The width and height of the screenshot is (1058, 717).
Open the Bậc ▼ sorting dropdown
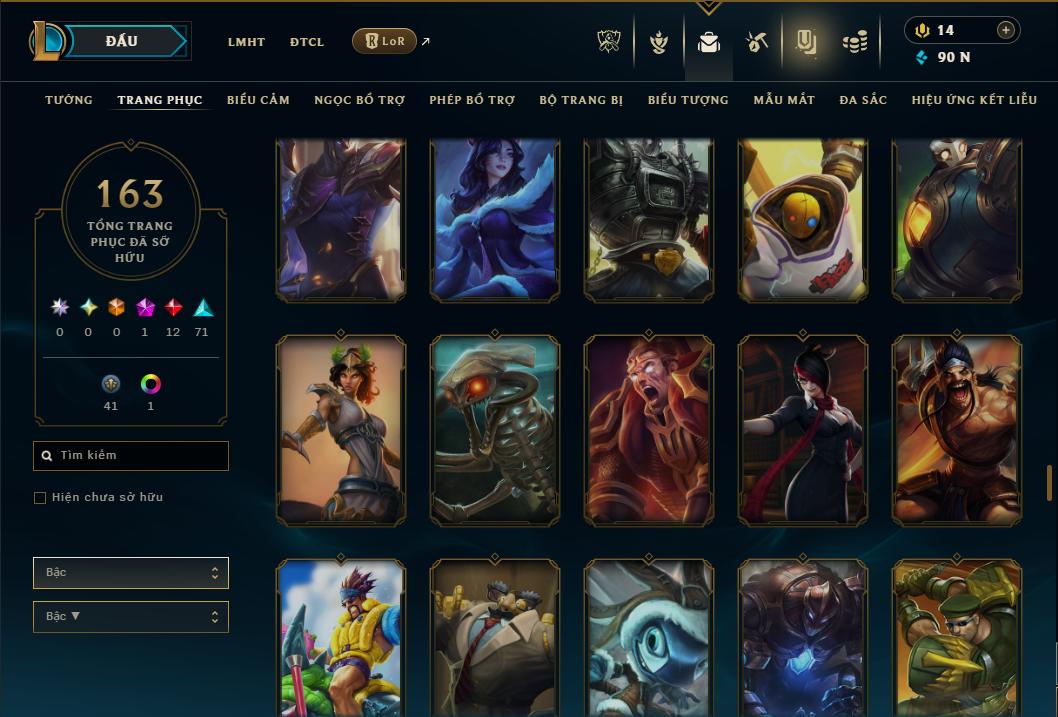131,617
